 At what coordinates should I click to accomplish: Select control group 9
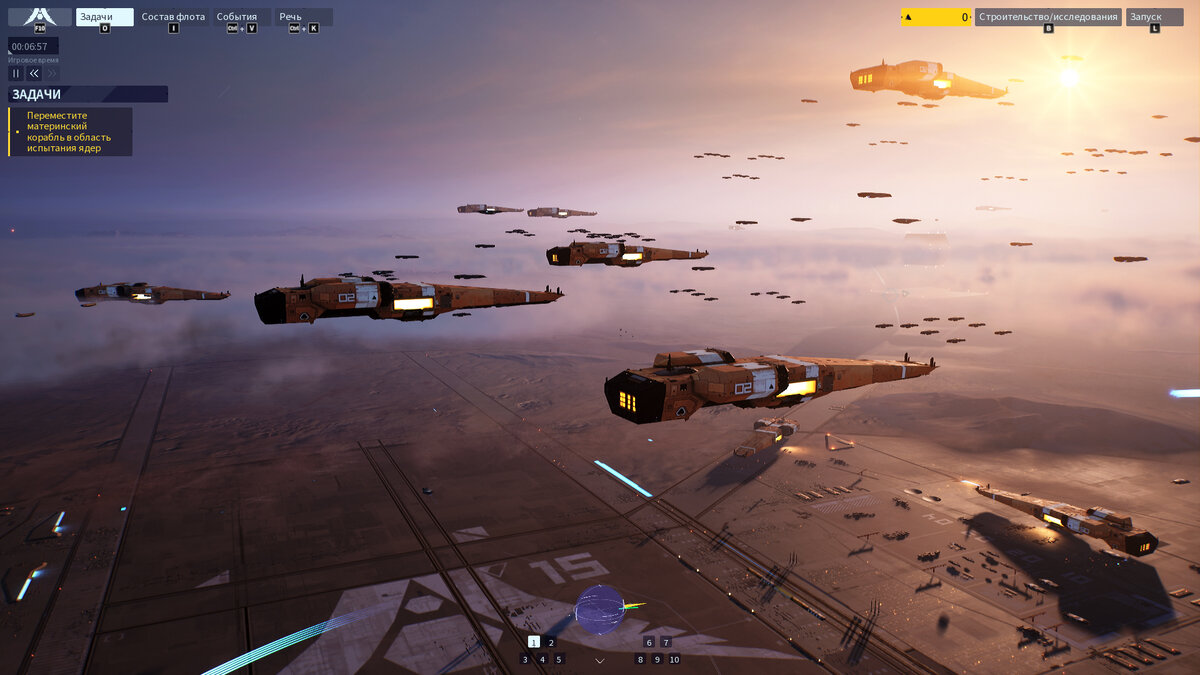pos(657,659)
